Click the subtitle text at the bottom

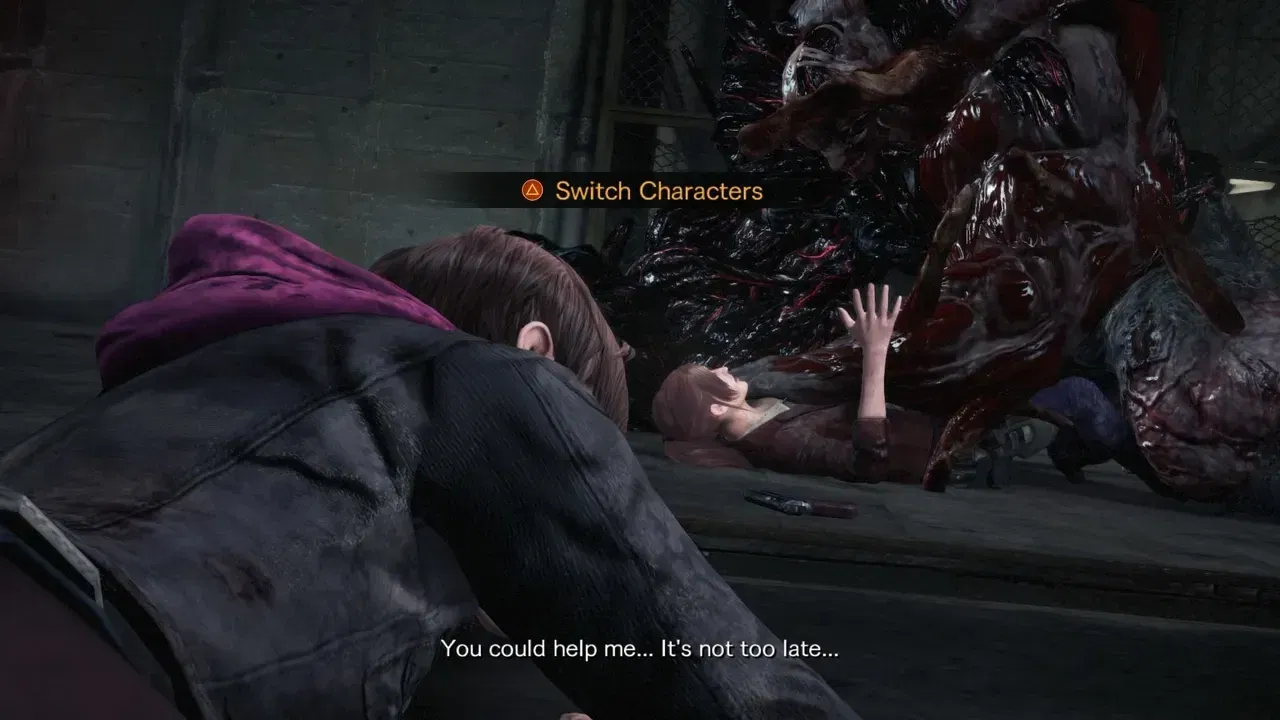click(640, 651)
